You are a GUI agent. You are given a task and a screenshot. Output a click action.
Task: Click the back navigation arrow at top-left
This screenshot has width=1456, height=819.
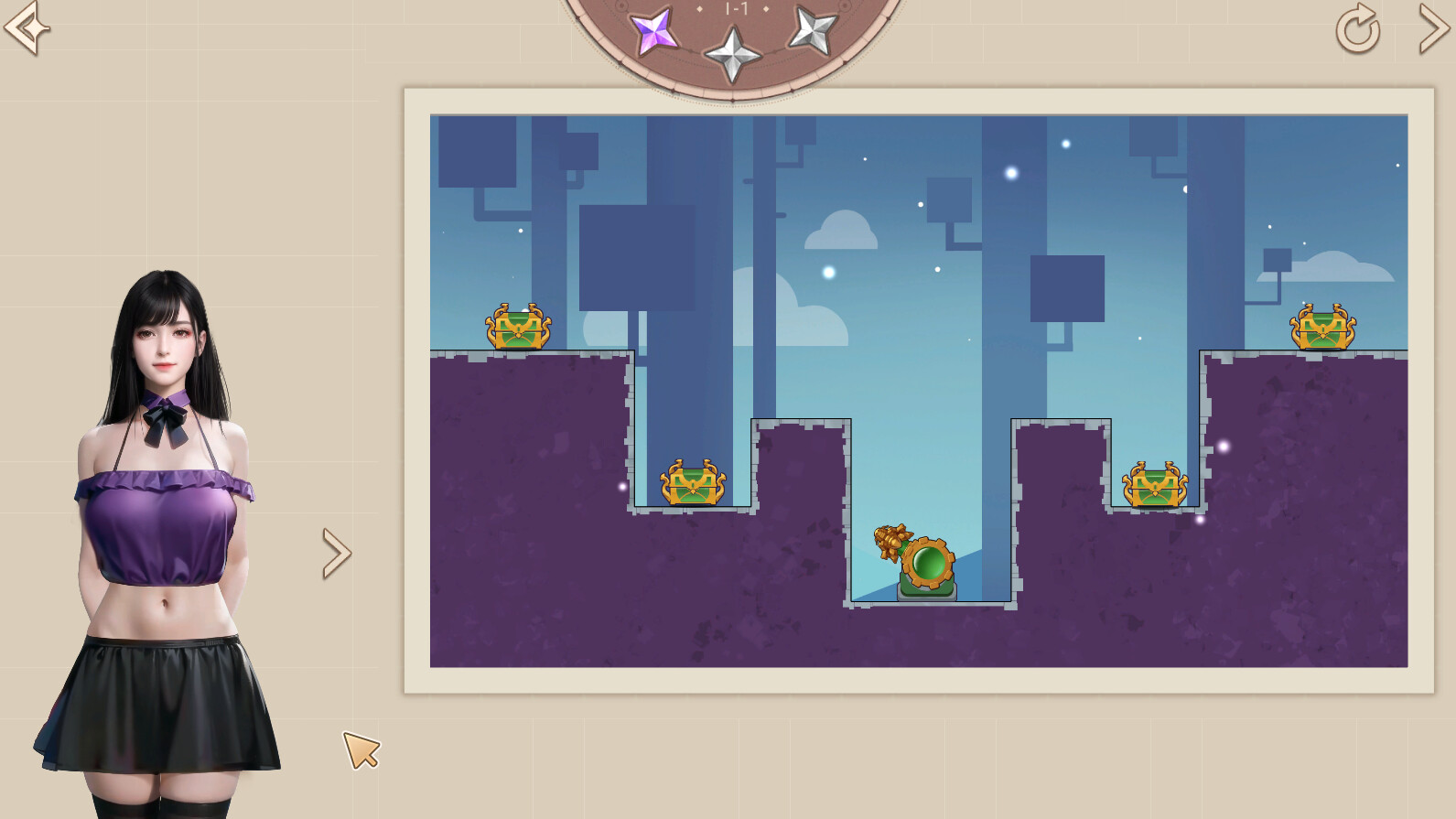(x=25, y=29)
